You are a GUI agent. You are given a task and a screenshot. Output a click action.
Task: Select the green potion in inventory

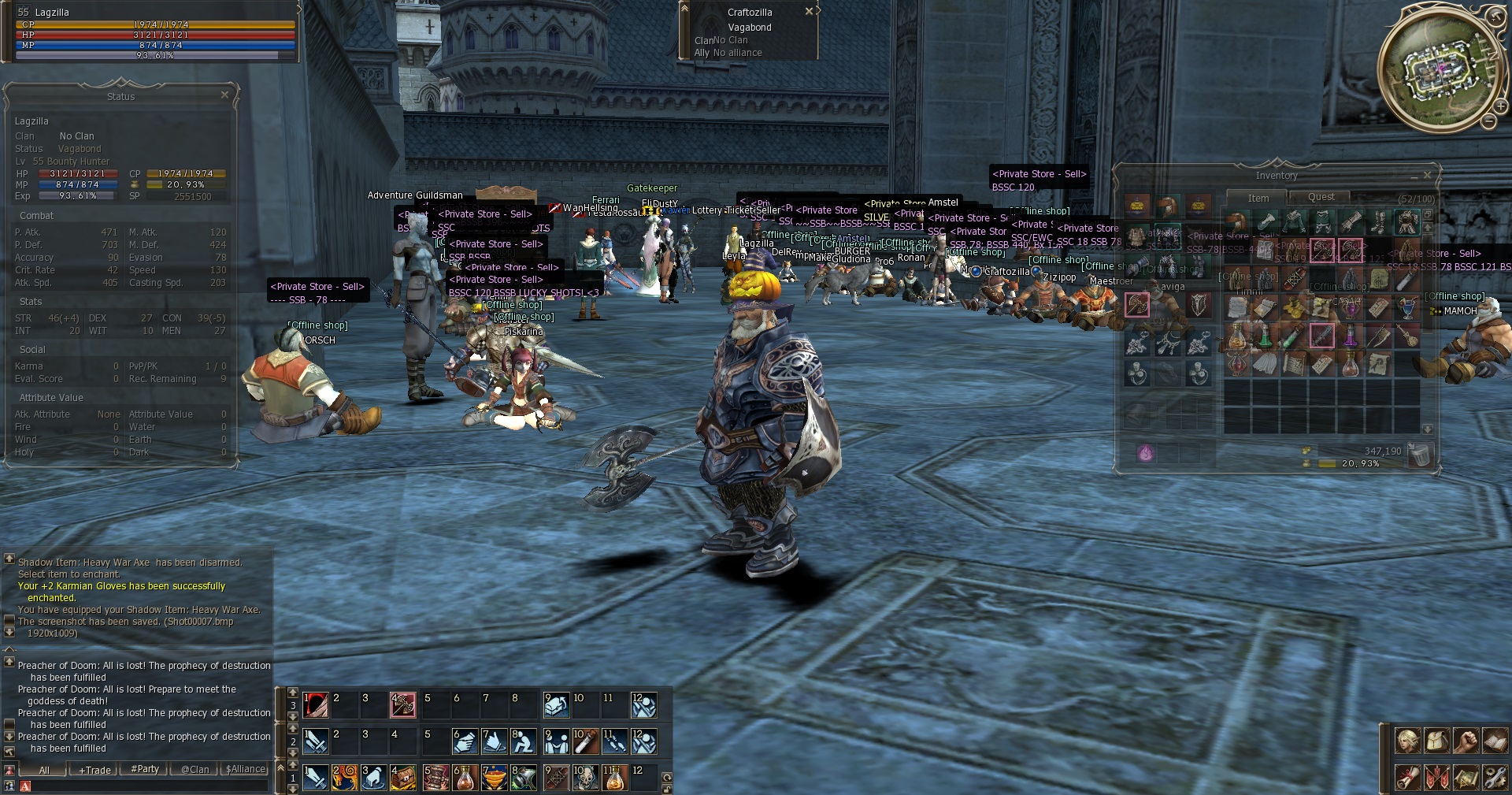1265,336
